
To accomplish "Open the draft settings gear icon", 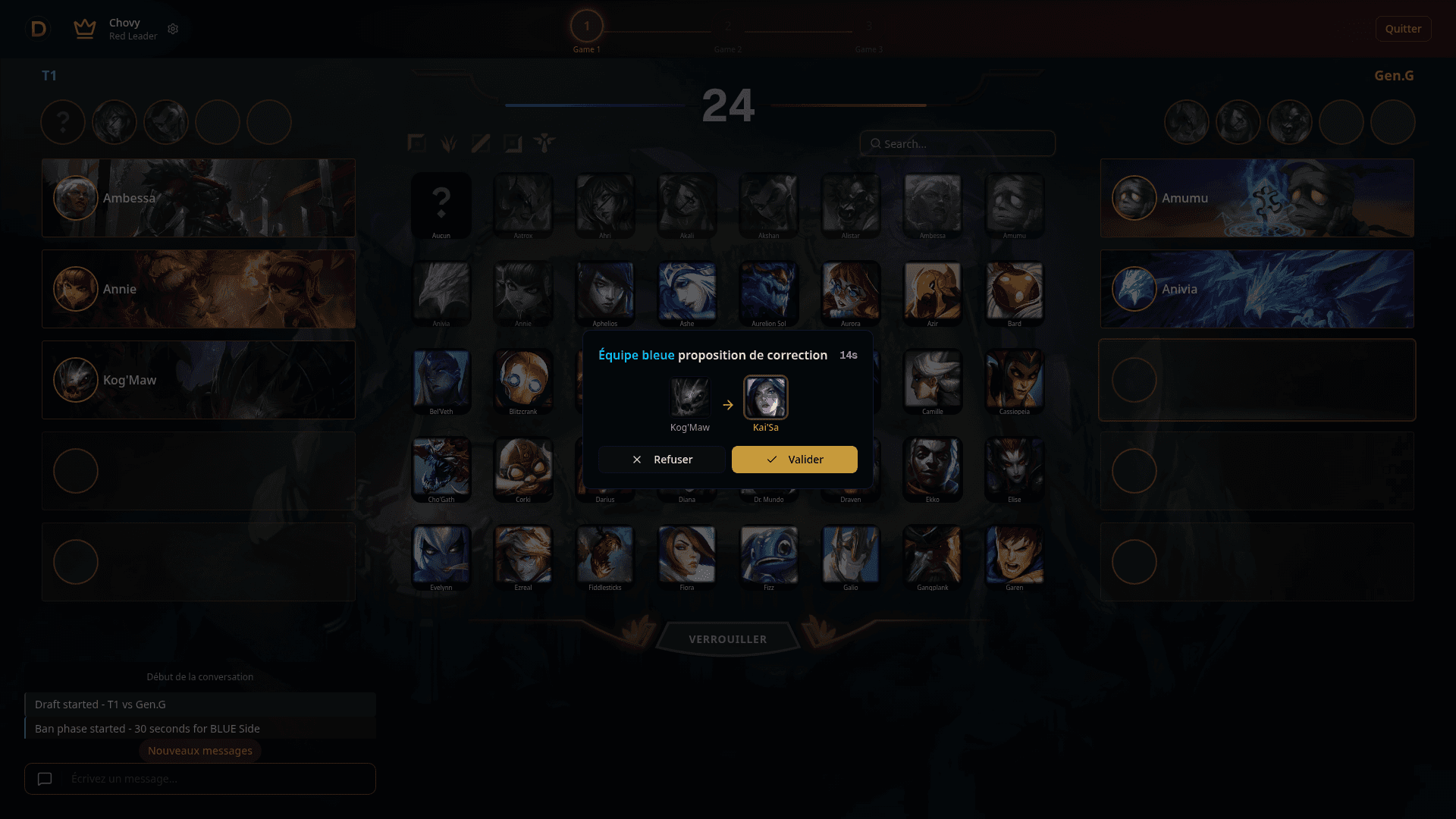I will [173, 29].
